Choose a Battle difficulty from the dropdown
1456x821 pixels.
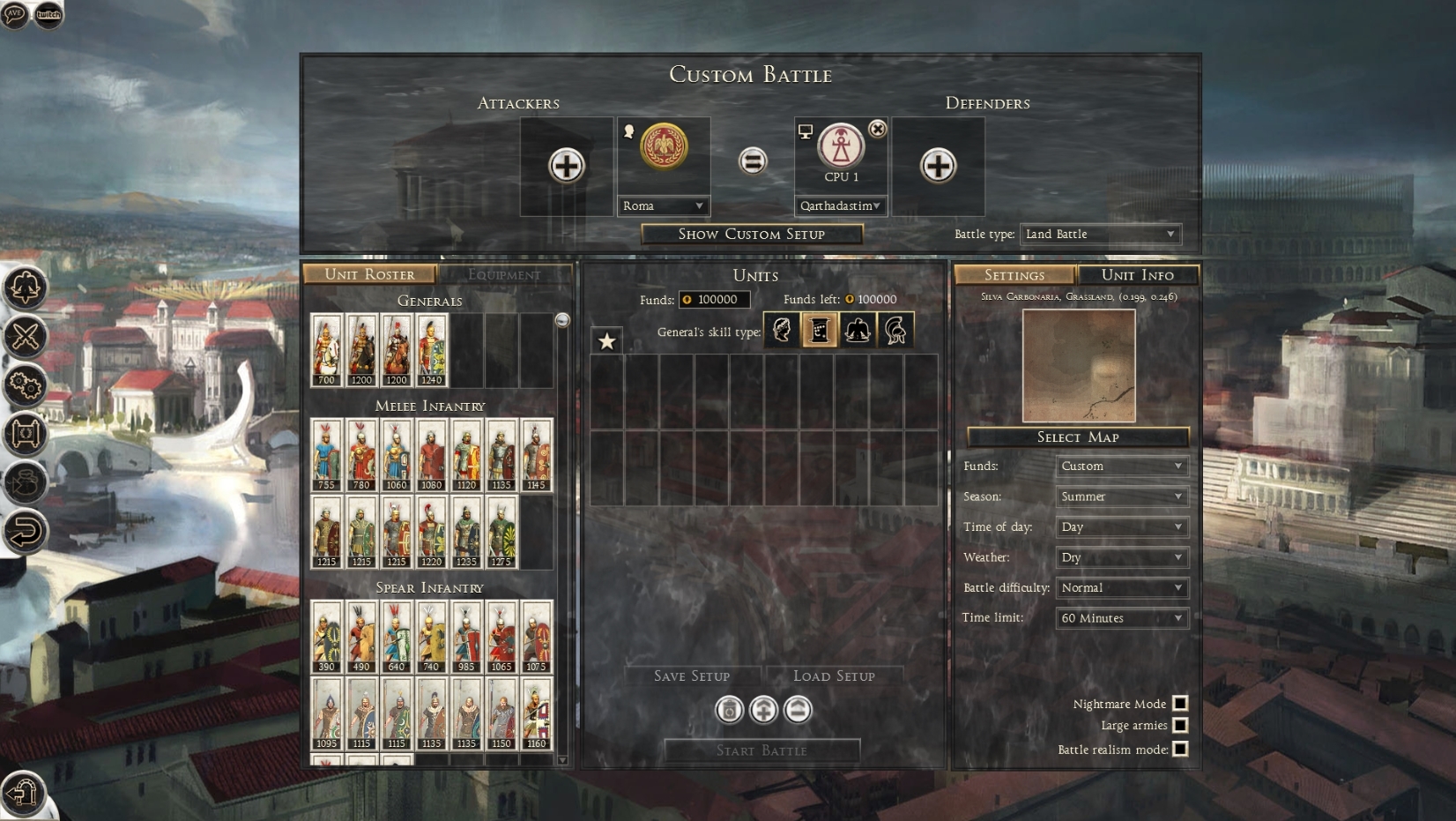click(x=1121, y=587)
